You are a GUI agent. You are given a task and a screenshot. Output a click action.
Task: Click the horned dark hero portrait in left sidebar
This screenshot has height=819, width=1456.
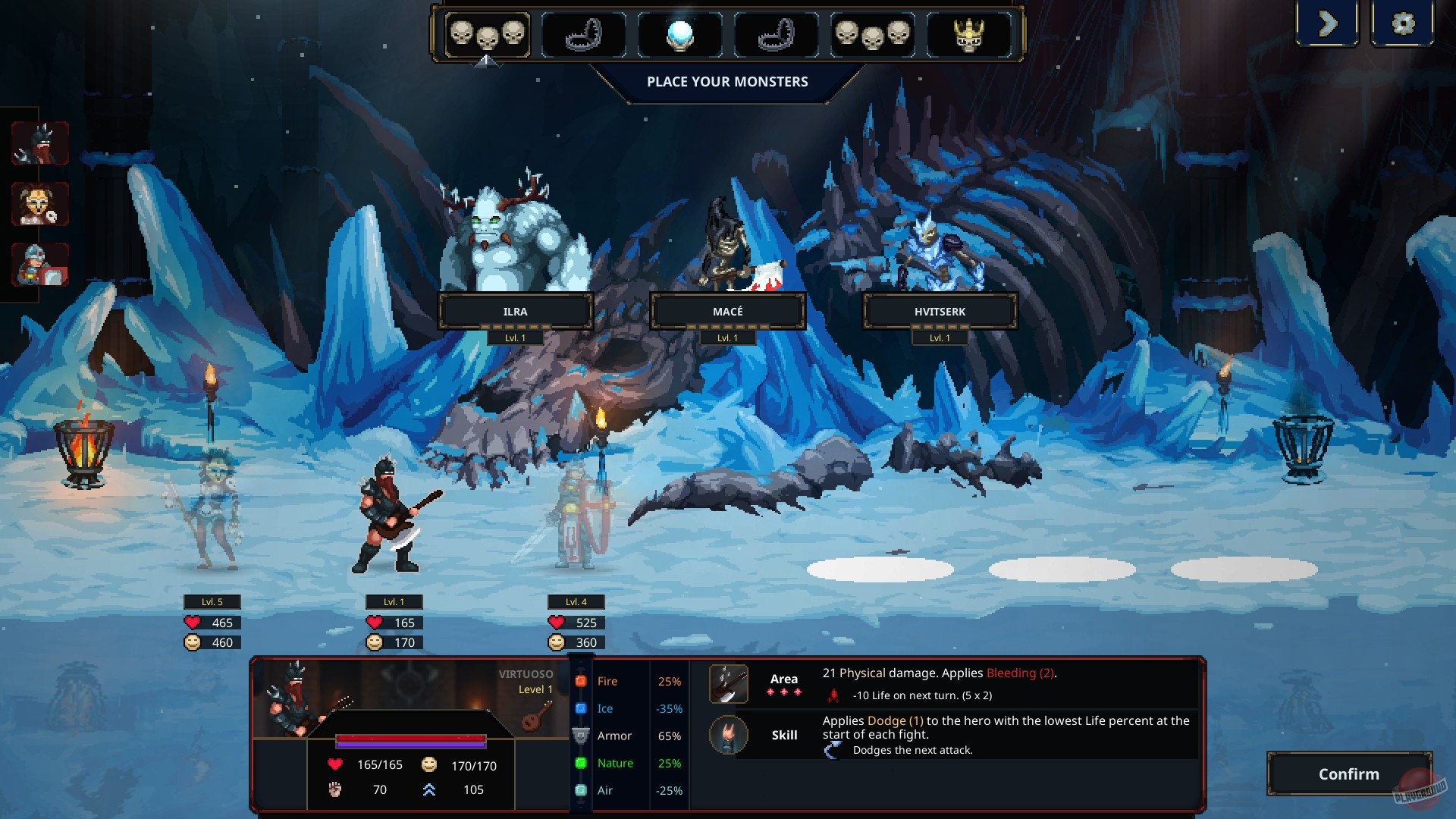click(39, 143)
